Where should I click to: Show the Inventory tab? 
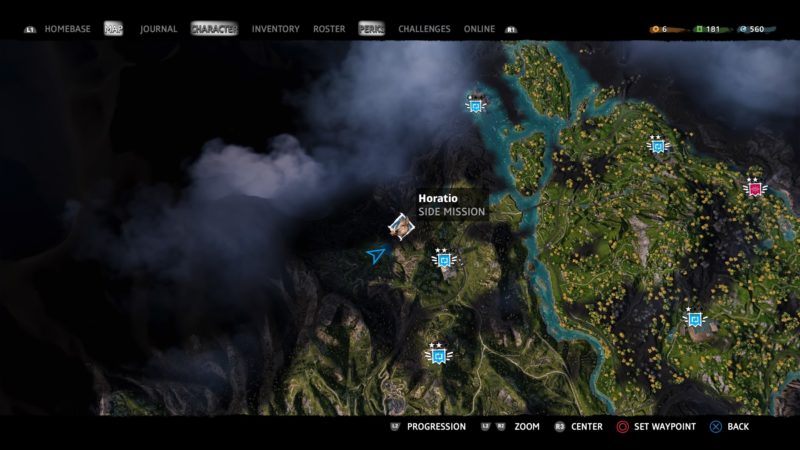tap(275, 29)
